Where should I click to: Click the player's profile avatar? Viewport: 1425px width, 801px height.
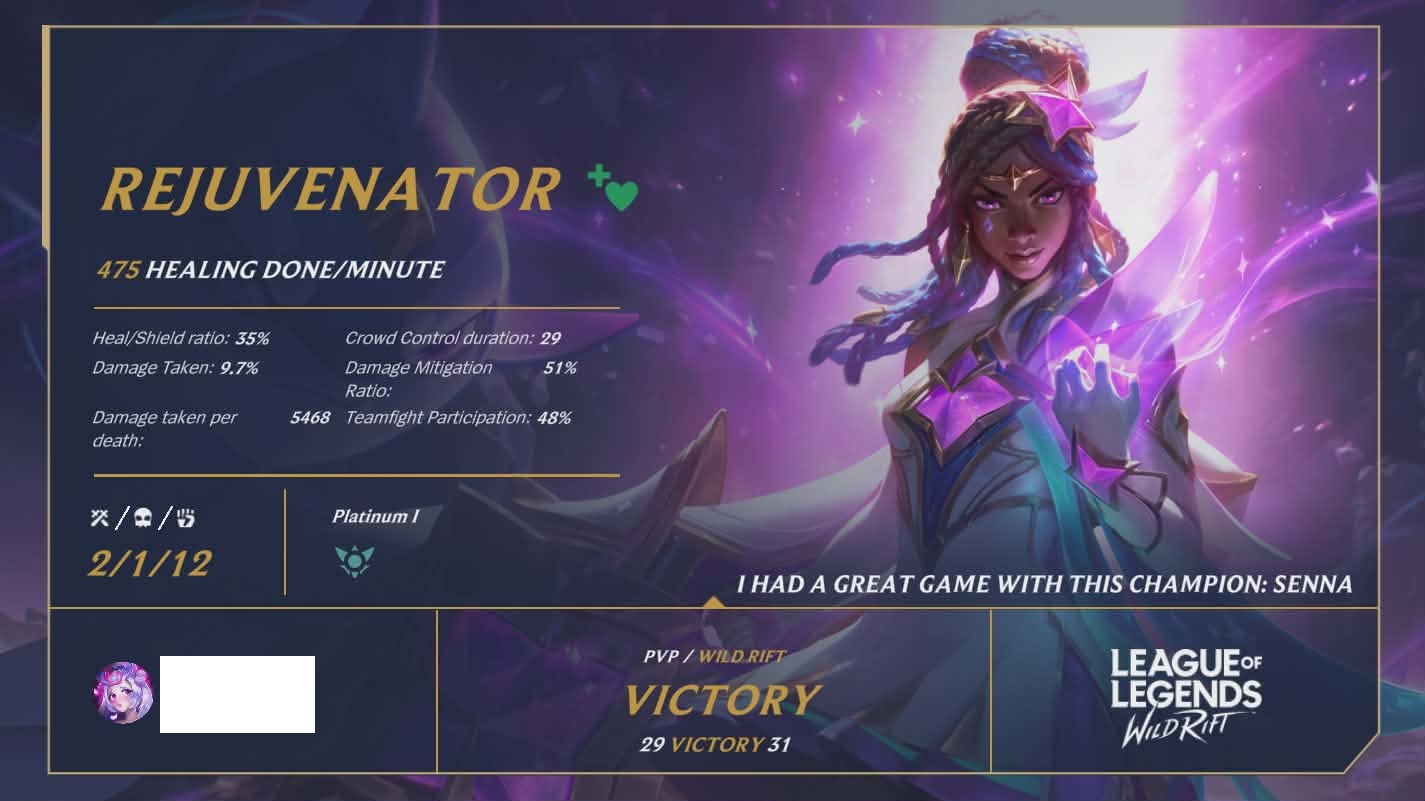click(x=124, y=692)
